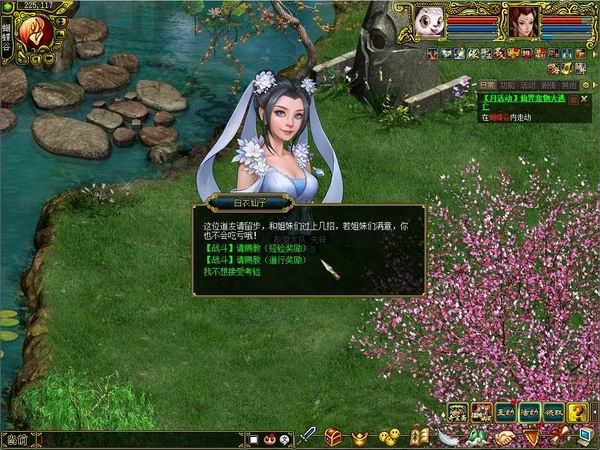Choose the 战斗 请赐教 (道行奖励) dialogue option
The width and height of the screenshot is (600, 450).
(255, 260)
